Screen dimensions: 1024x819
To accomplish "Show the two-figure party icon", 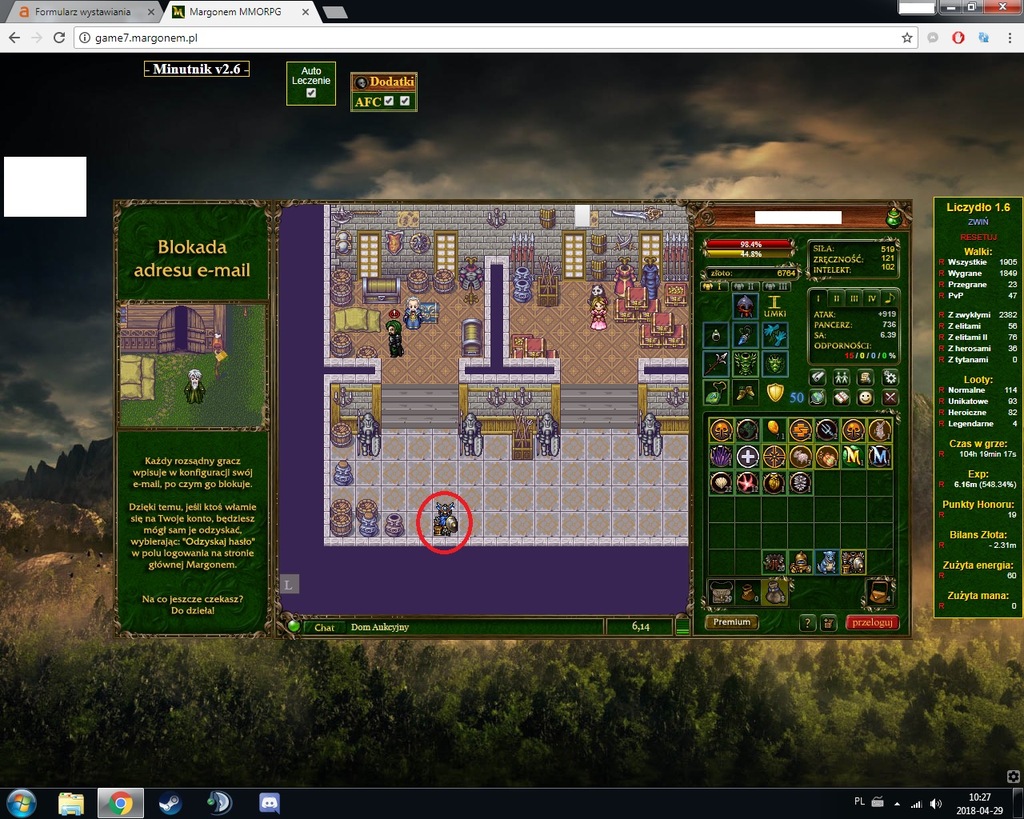I will click(841, 377).
